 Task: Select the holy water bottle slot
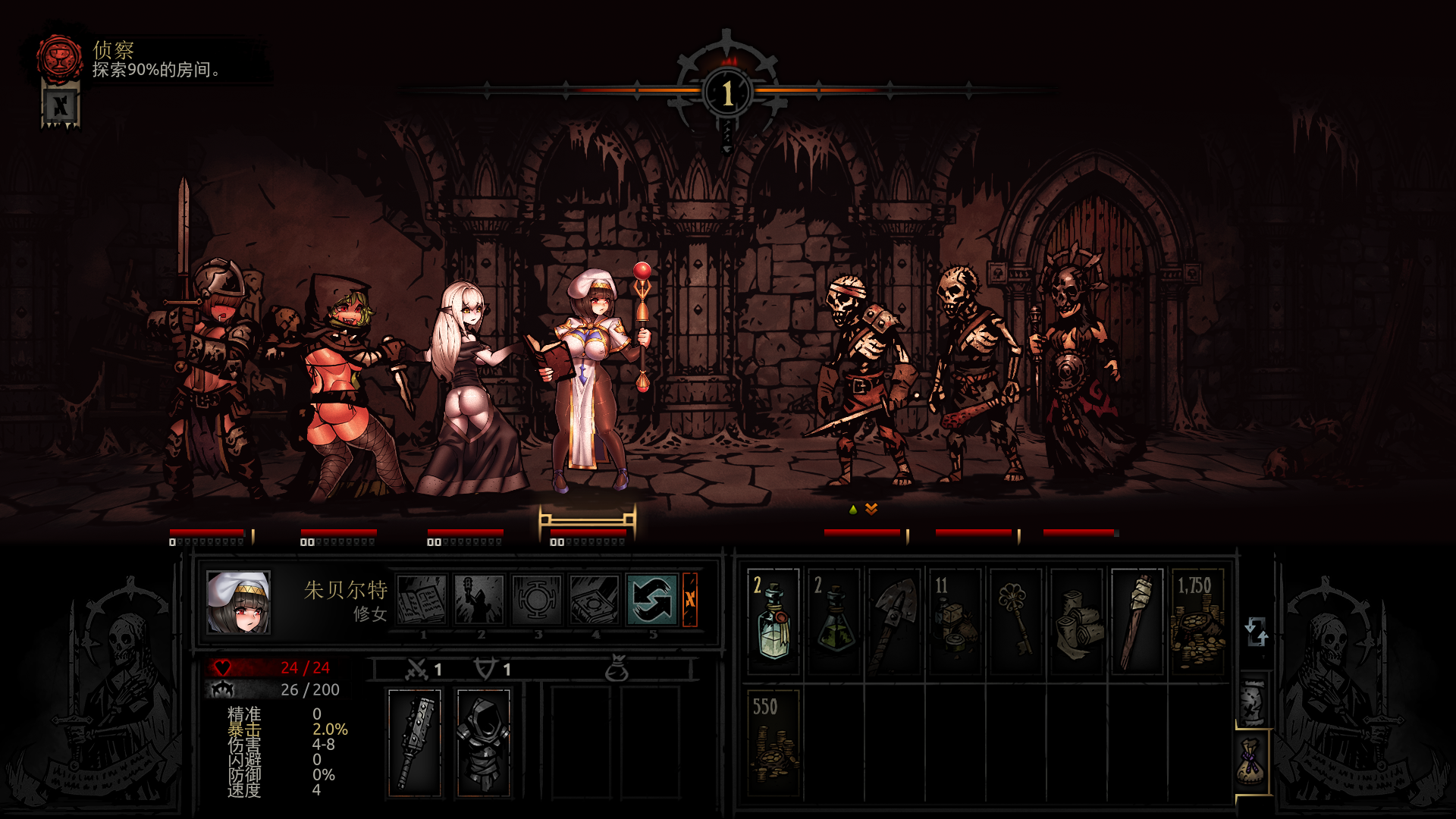pos(773,622)
